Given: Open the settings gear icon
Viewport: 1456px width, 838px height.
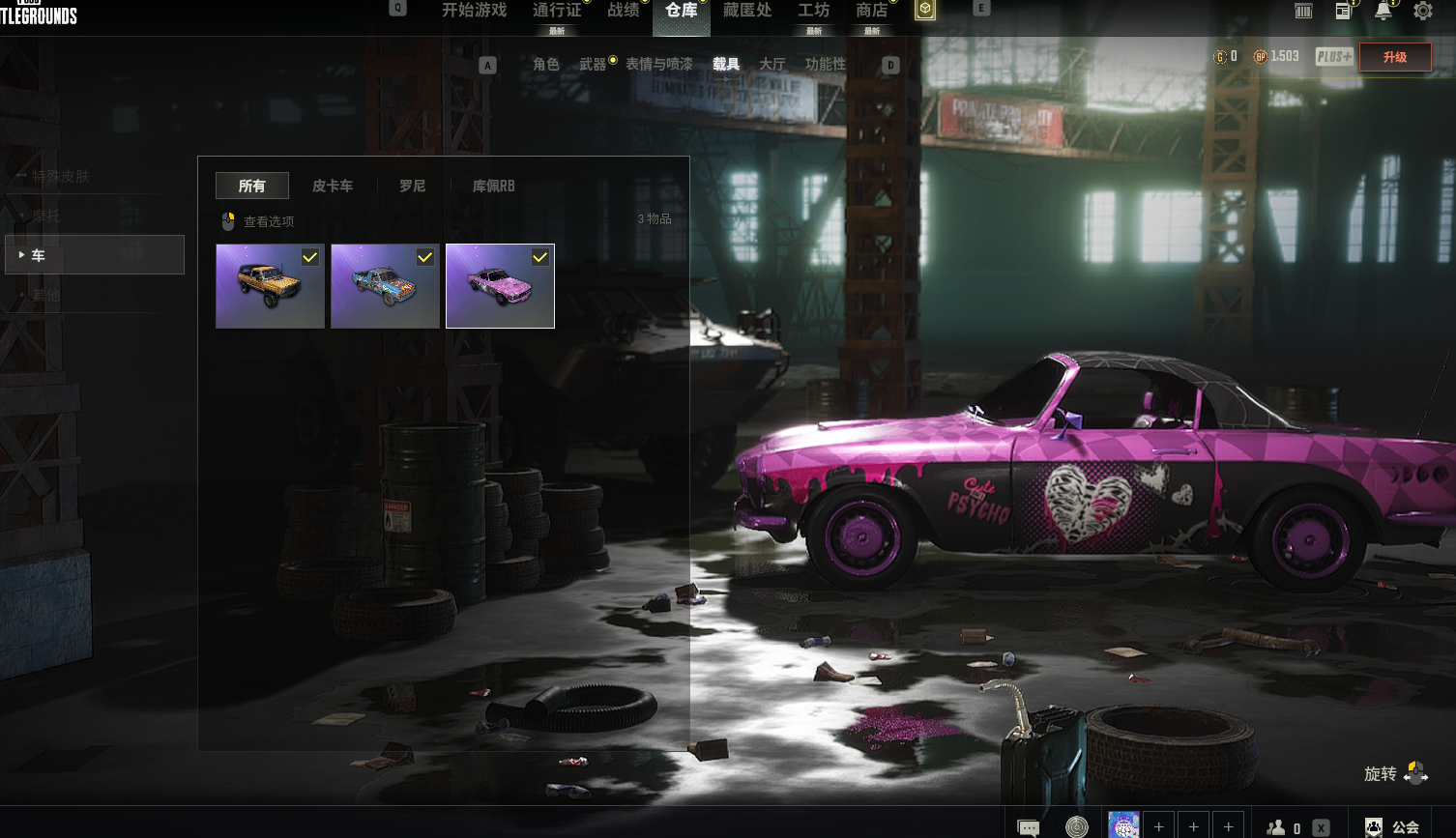Looking at the screenshot, I should tap(1423, 12).
